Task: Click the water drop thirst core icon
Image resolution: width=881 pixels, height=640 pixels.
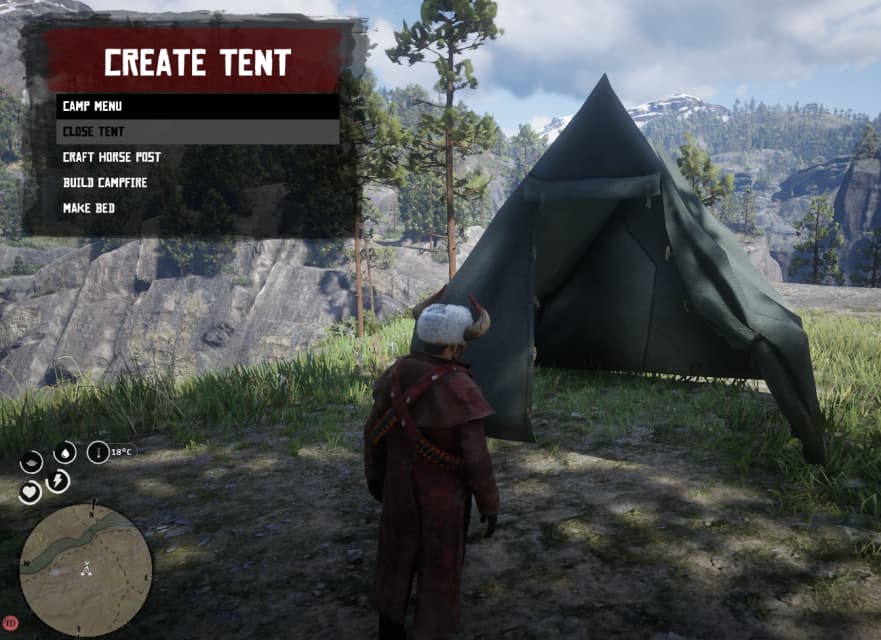Action: [65, 453]
